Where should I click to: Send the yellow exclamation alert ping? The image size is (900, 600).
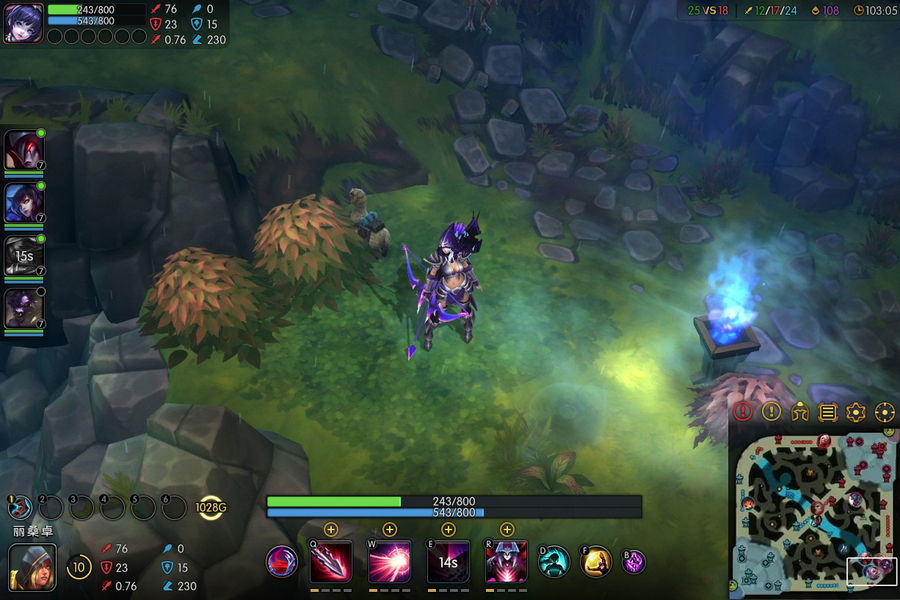click(x=771, y=411)
